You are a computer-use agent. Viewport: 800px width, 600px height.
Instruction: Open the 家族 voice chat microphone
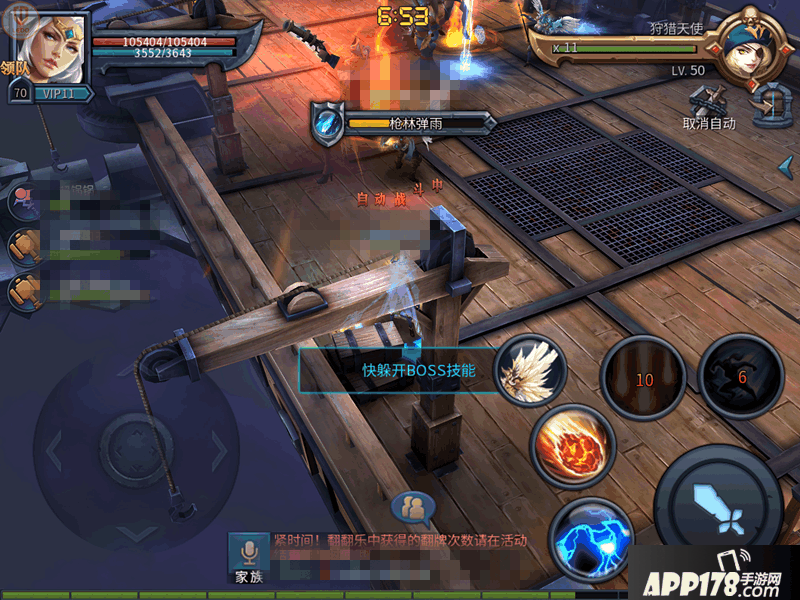[248, 557]
